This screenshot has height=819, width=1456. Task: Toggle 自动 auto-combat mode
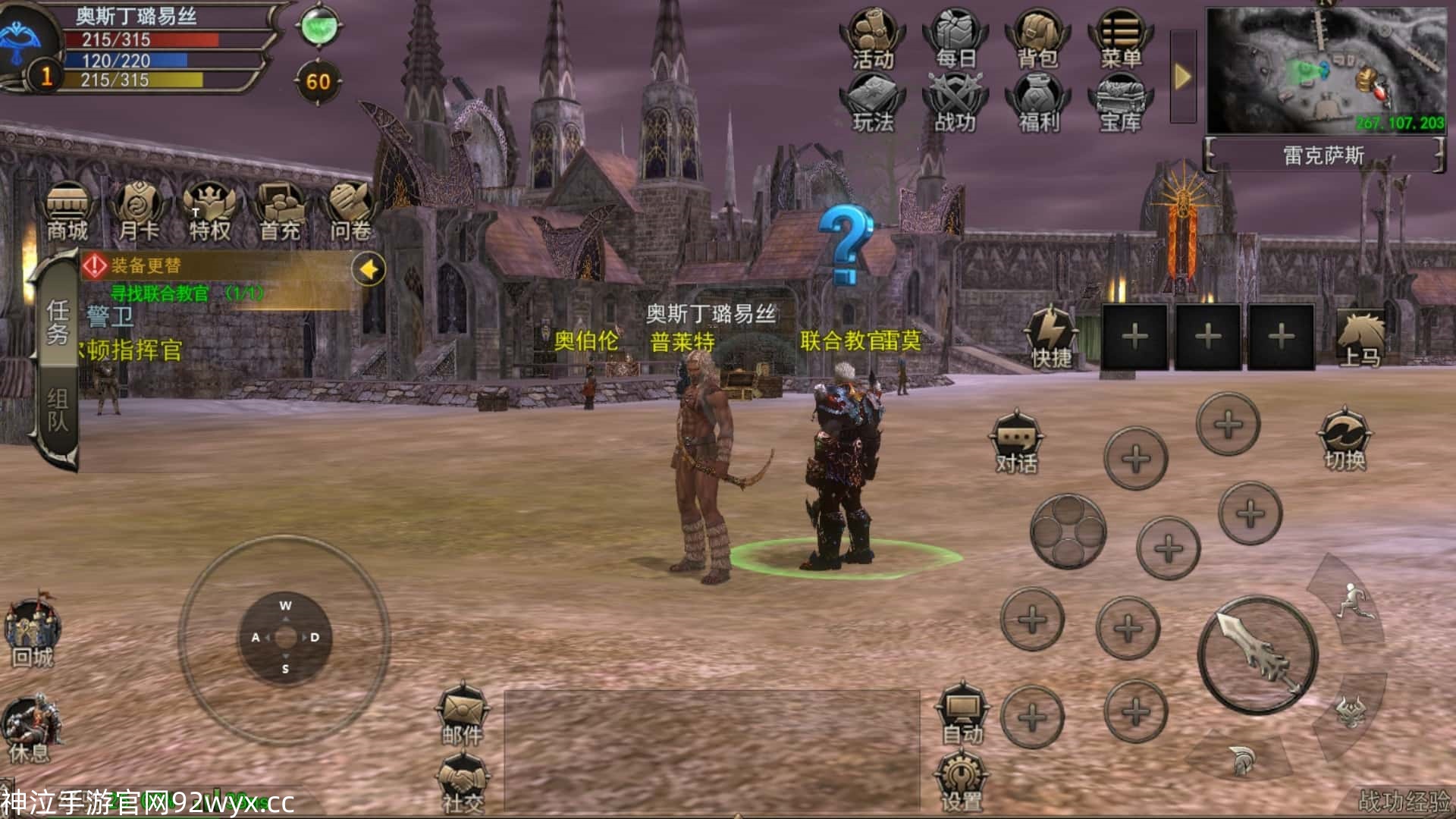(x=962, y=716)
